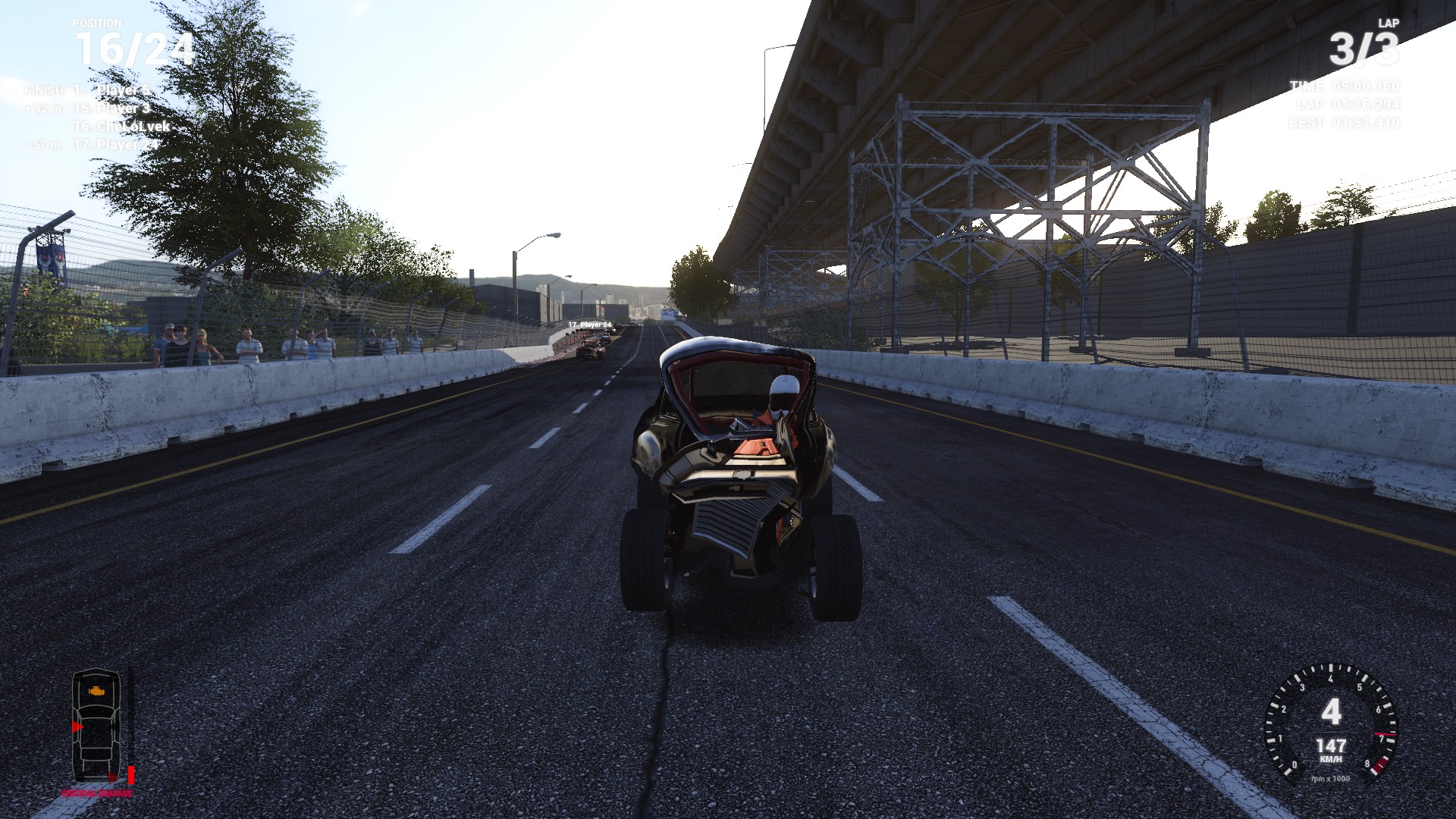This screenshot has height=819, width=1456.
Task: Click the red left-side damage arrow
Action: pyautogui.click(x=77, y=726)
